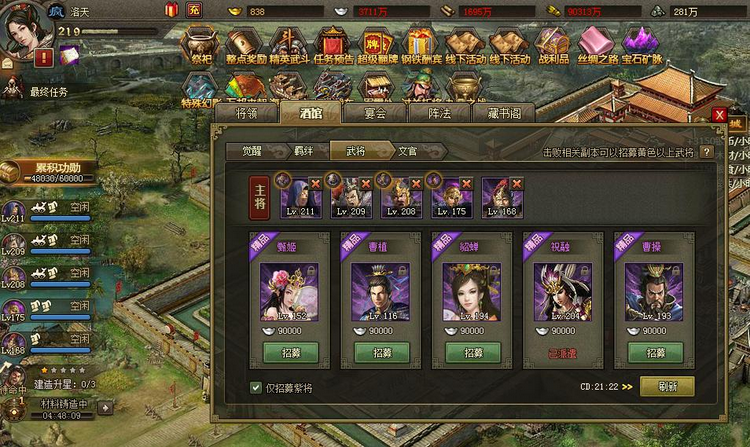Image resolution: width=750 pixels, height=447 pixels.
Task: Close the tavern recruitment window
Action: [720, 115]
